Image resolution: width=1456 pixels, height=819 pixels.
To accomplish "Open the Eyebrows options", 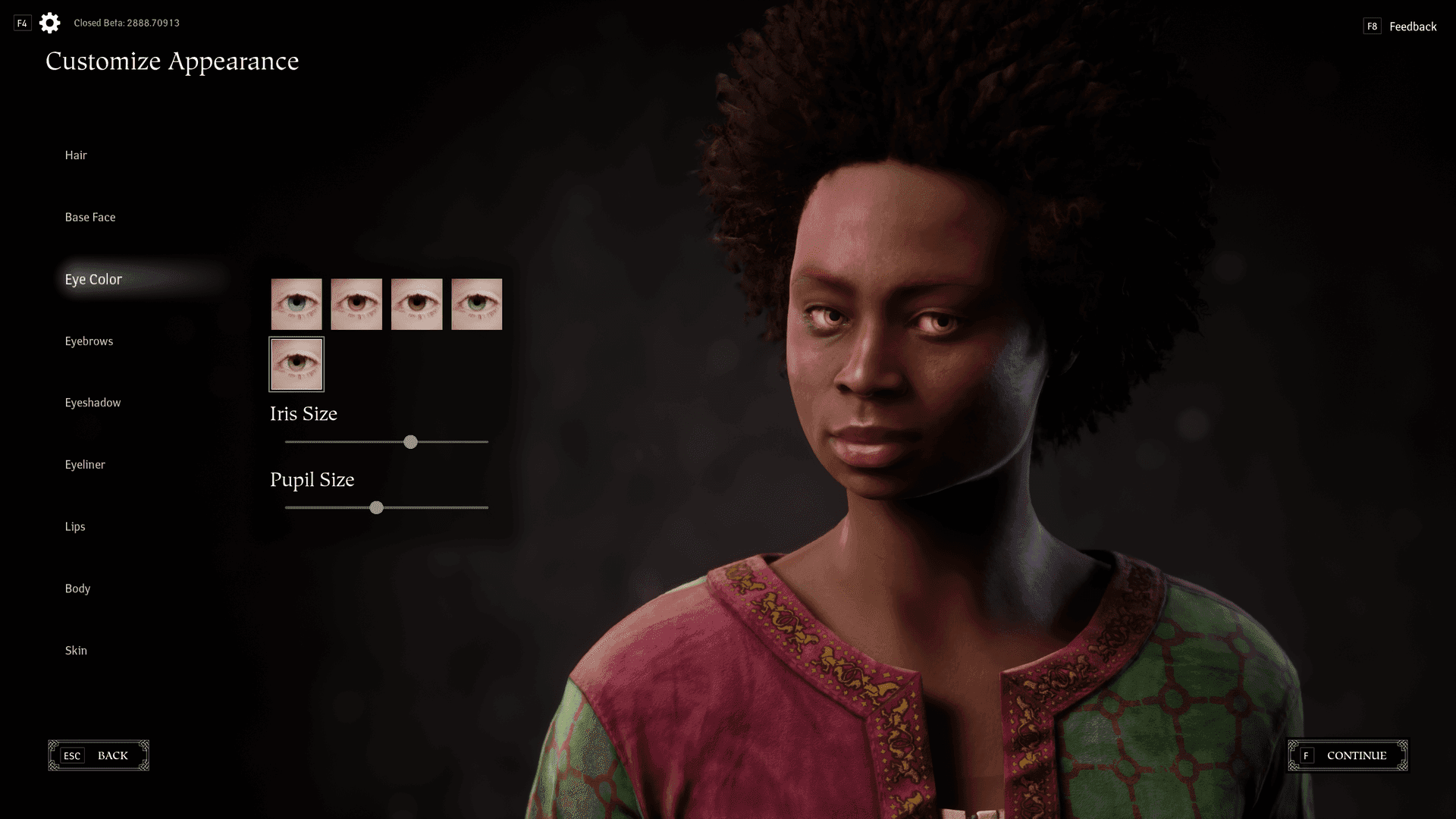I will pos(89,341).
